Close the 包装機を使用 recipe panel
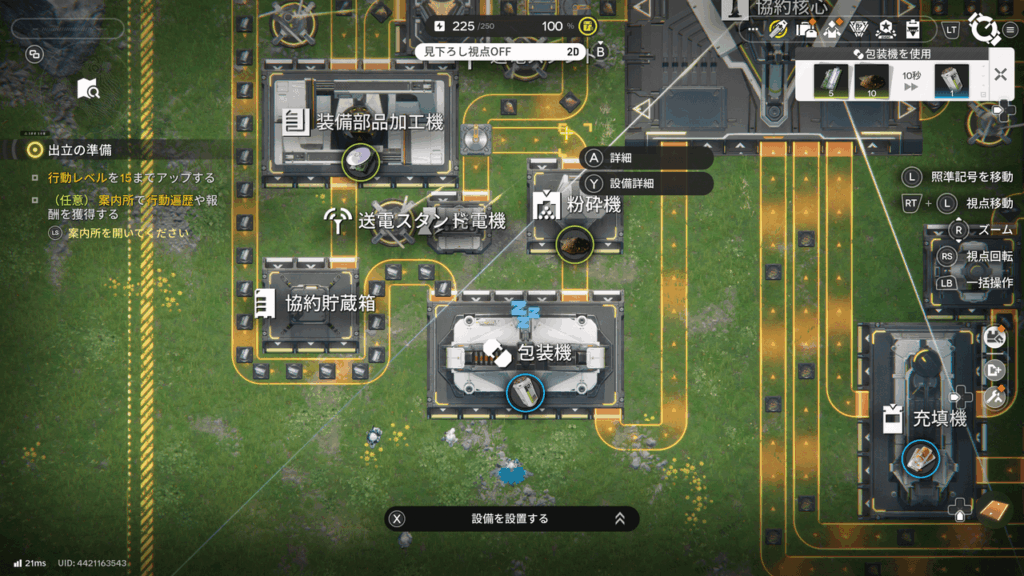The height and width of the screenshot is (576, 1024). click(x=1000, y=75)
